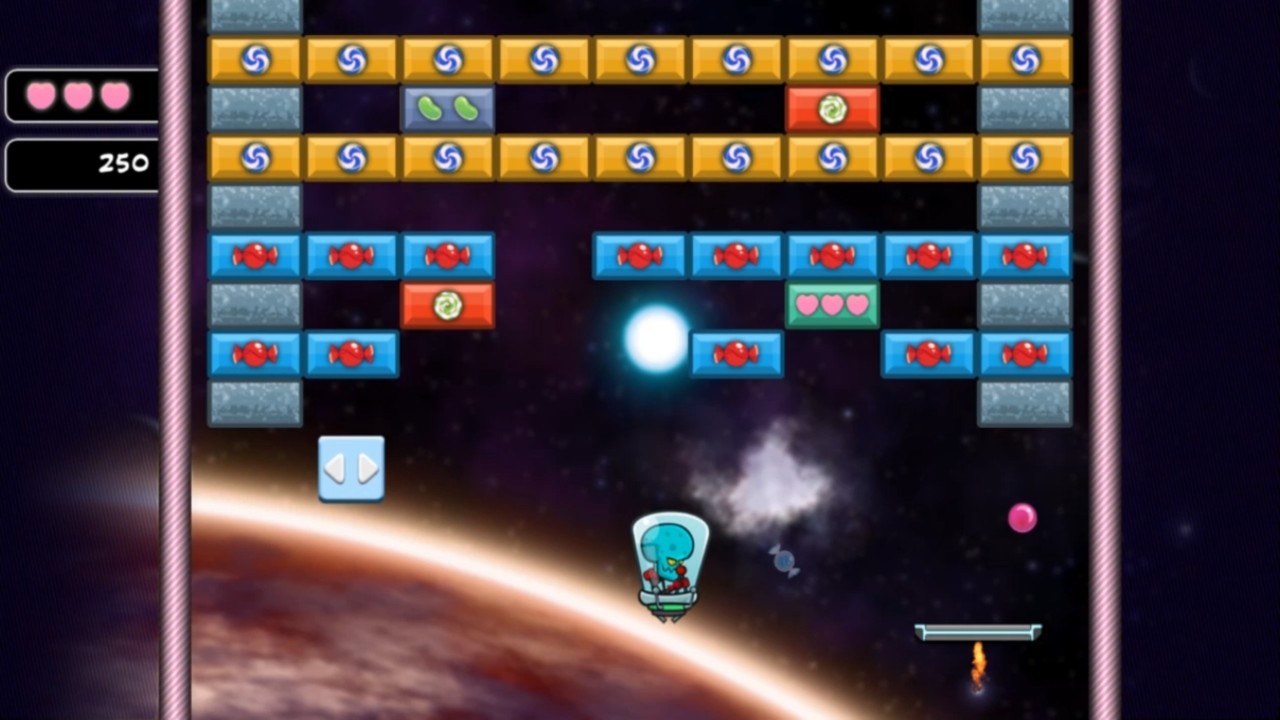Select the falling arrows power-up block
This screenshot has height=720, width=1280.
click(x=351, y=467)
